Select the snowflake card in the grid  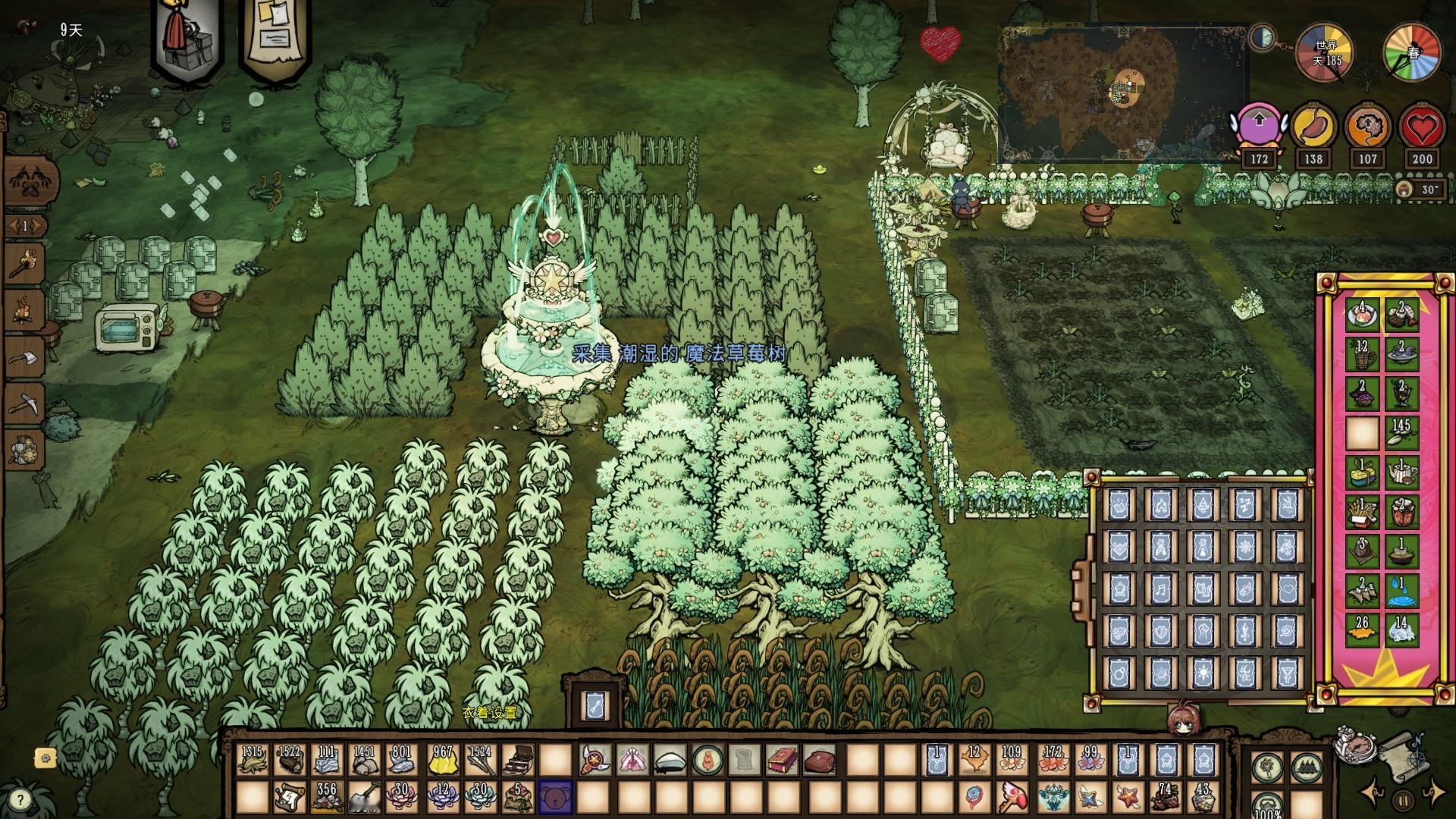coord(1244,546)
